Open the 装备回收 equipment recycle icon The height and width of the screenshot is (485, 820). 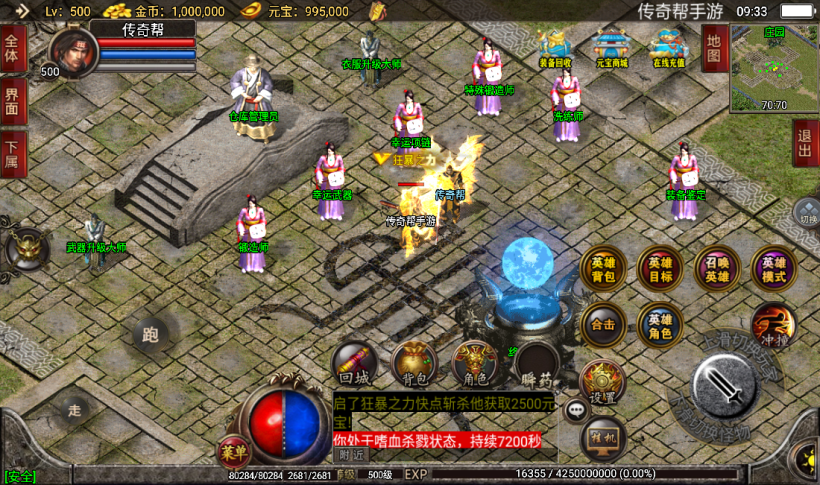555,47
